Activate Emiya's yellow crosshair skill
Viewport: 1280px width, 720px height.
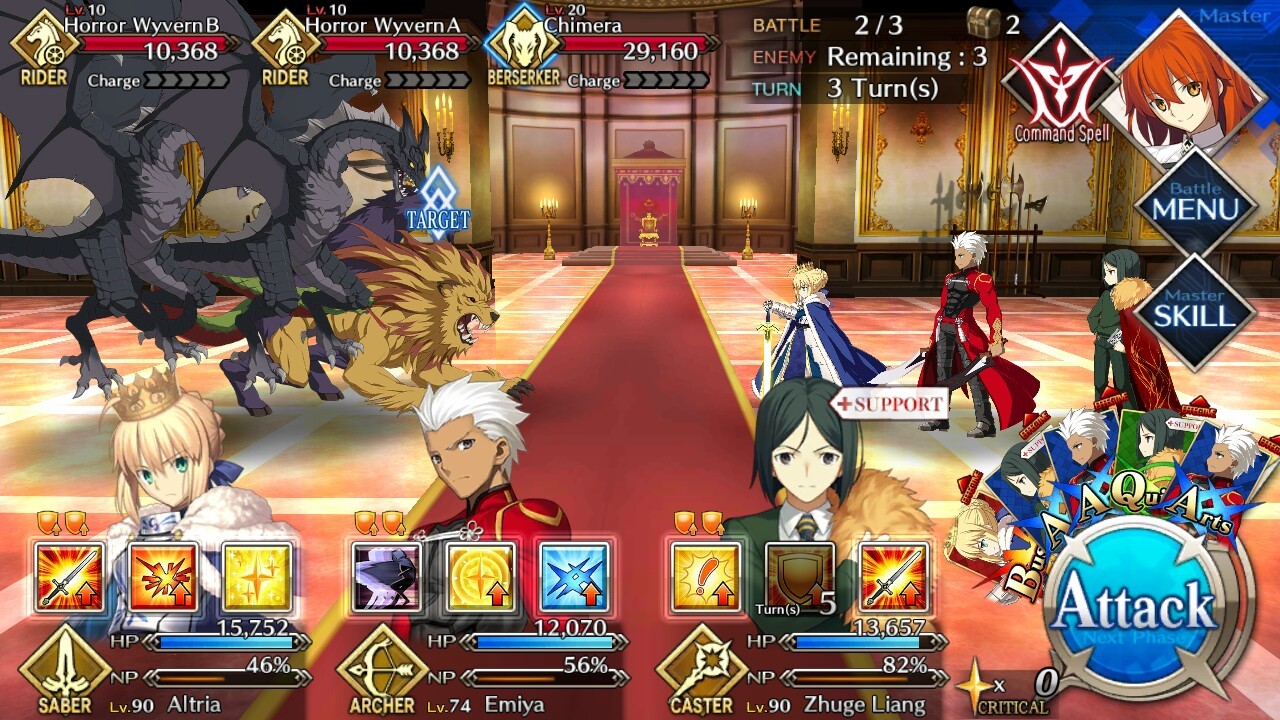(481, 577)
